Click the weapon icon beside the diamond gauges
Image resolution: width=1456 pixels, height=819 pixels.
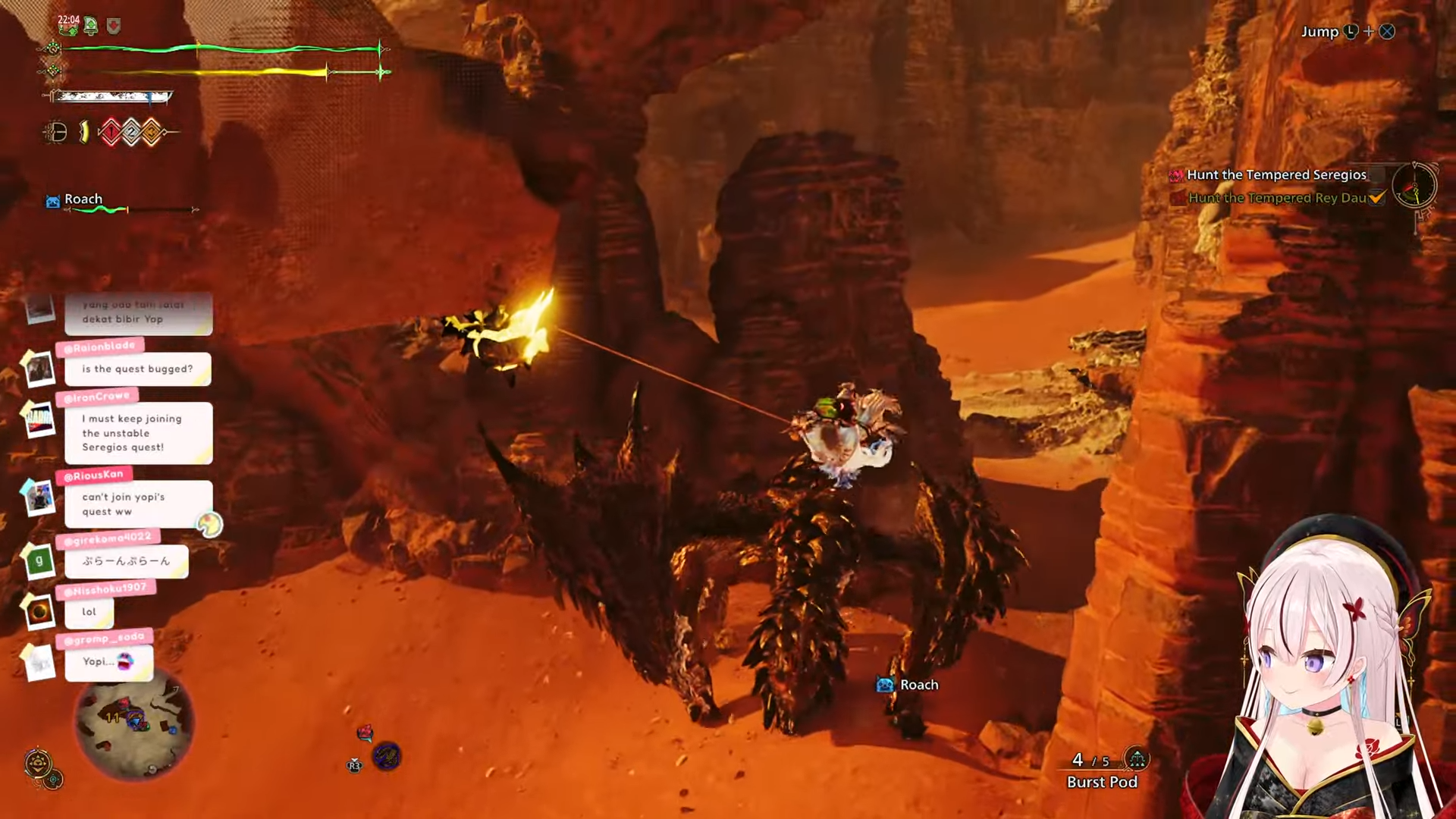pos(55,133)
